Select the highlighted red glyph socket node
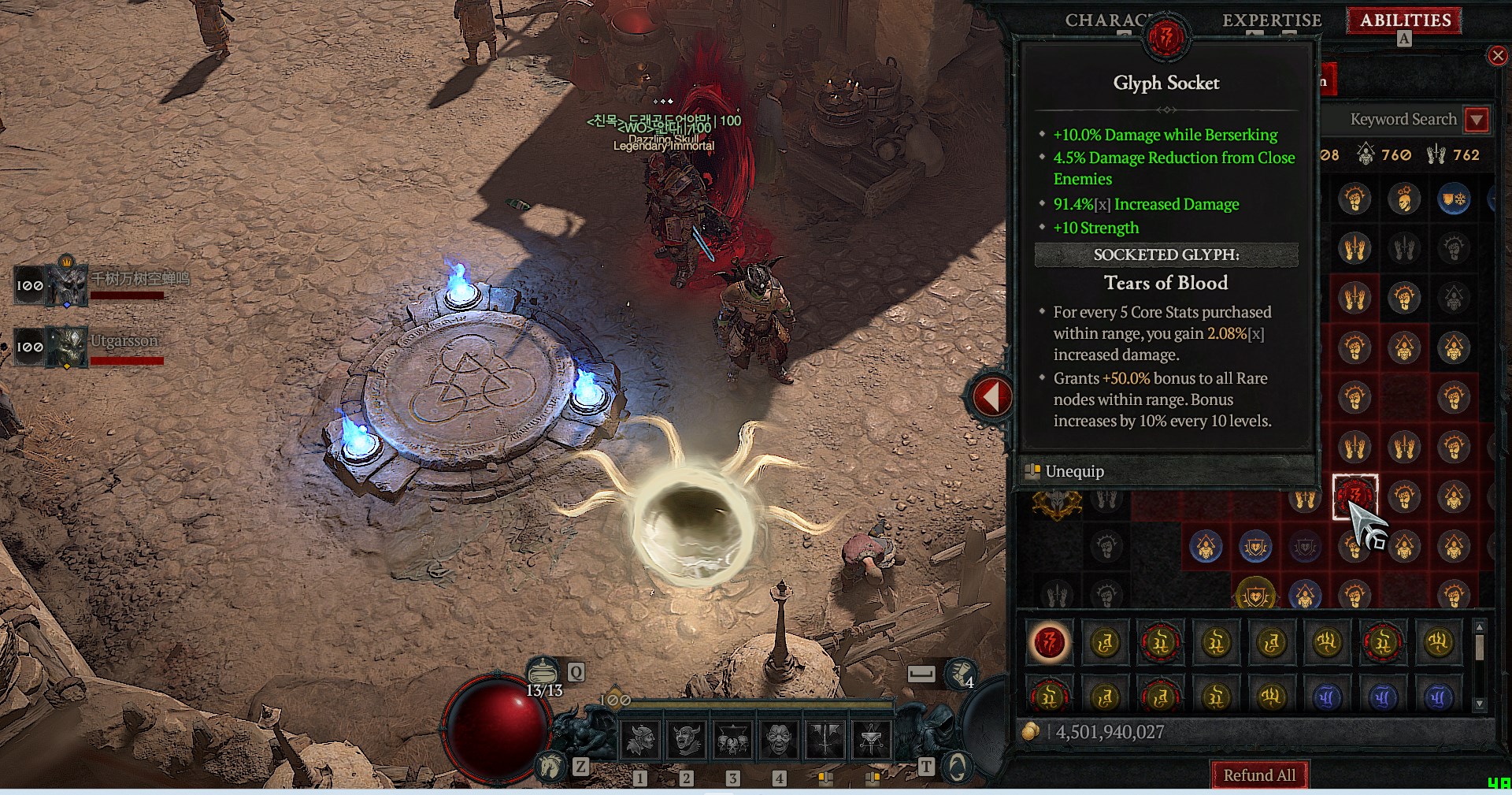The width and height of the screenshot is (1512, 795). [x=1354, y=496]
